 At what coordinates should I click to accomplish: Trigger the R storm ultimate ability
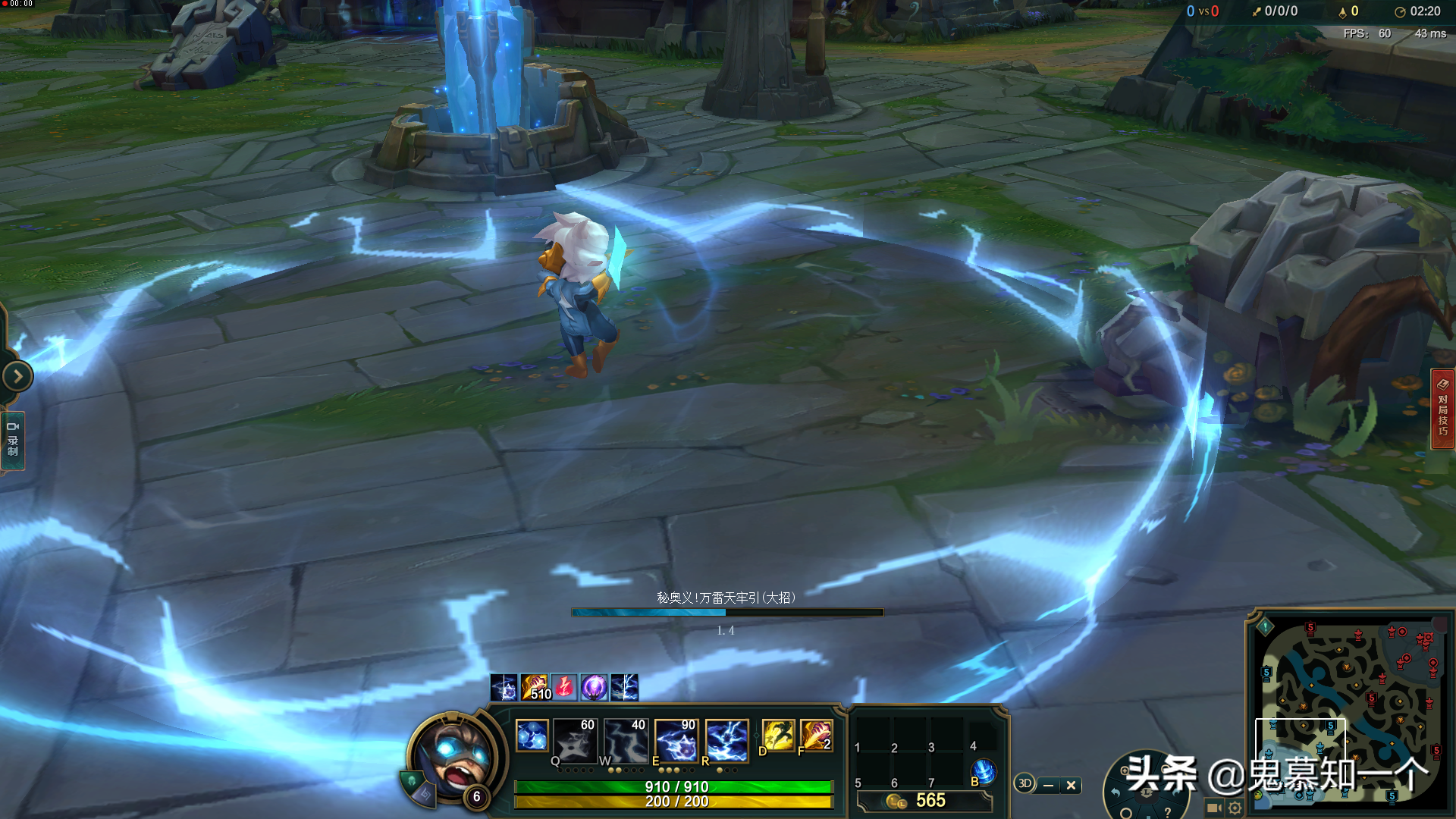pyautogui.click(x=727, y=740)
